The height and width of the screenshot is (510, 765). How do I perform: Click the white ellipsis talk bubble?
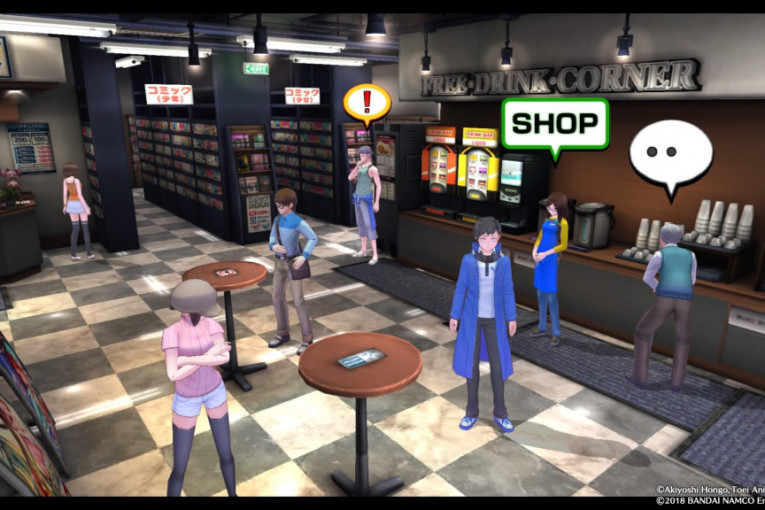pyautogui.click(x=670, y=153)
